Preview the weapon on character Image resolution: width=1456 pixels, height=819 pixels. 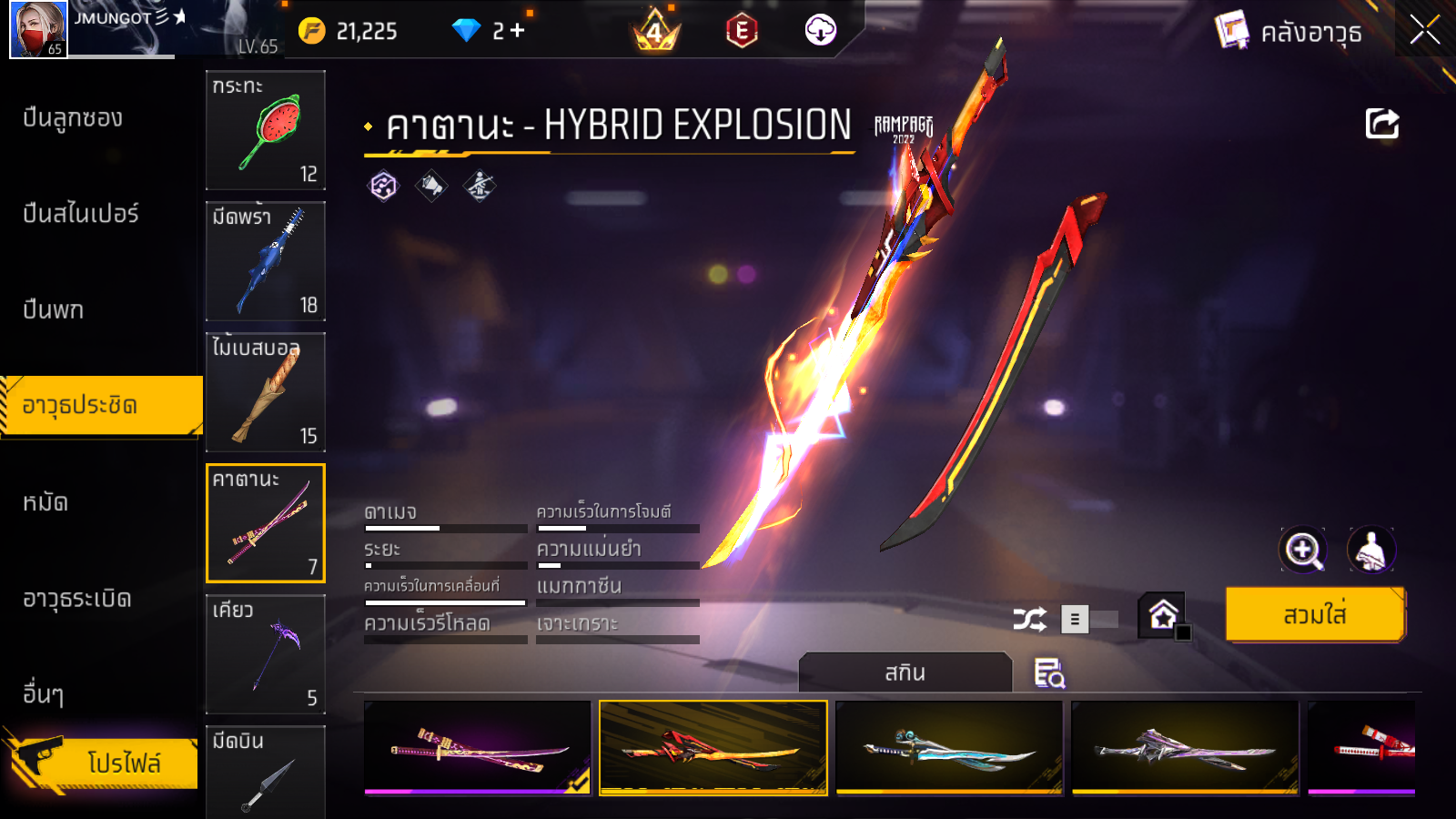tap(1370, 550)
